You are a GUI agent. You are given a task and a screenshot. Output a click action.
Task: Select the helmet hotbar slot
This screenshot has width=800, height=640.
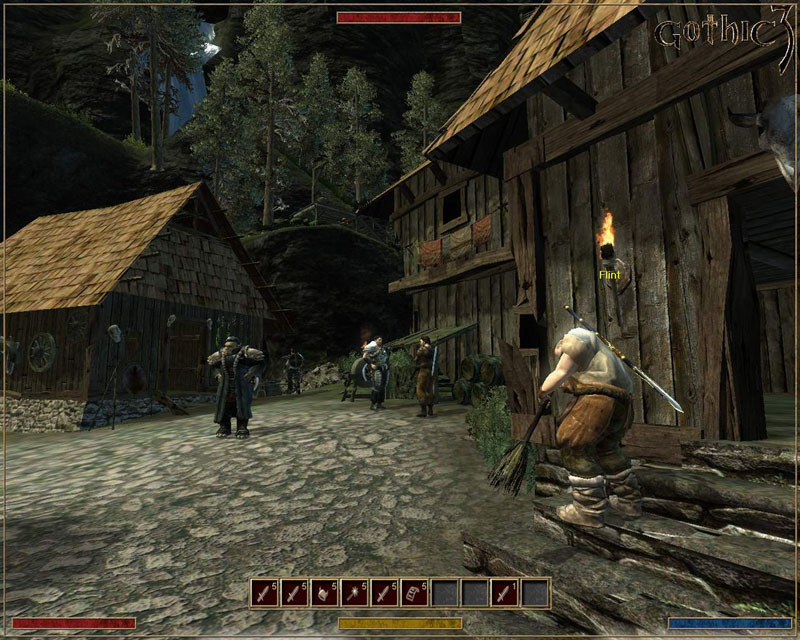point(325,593)
